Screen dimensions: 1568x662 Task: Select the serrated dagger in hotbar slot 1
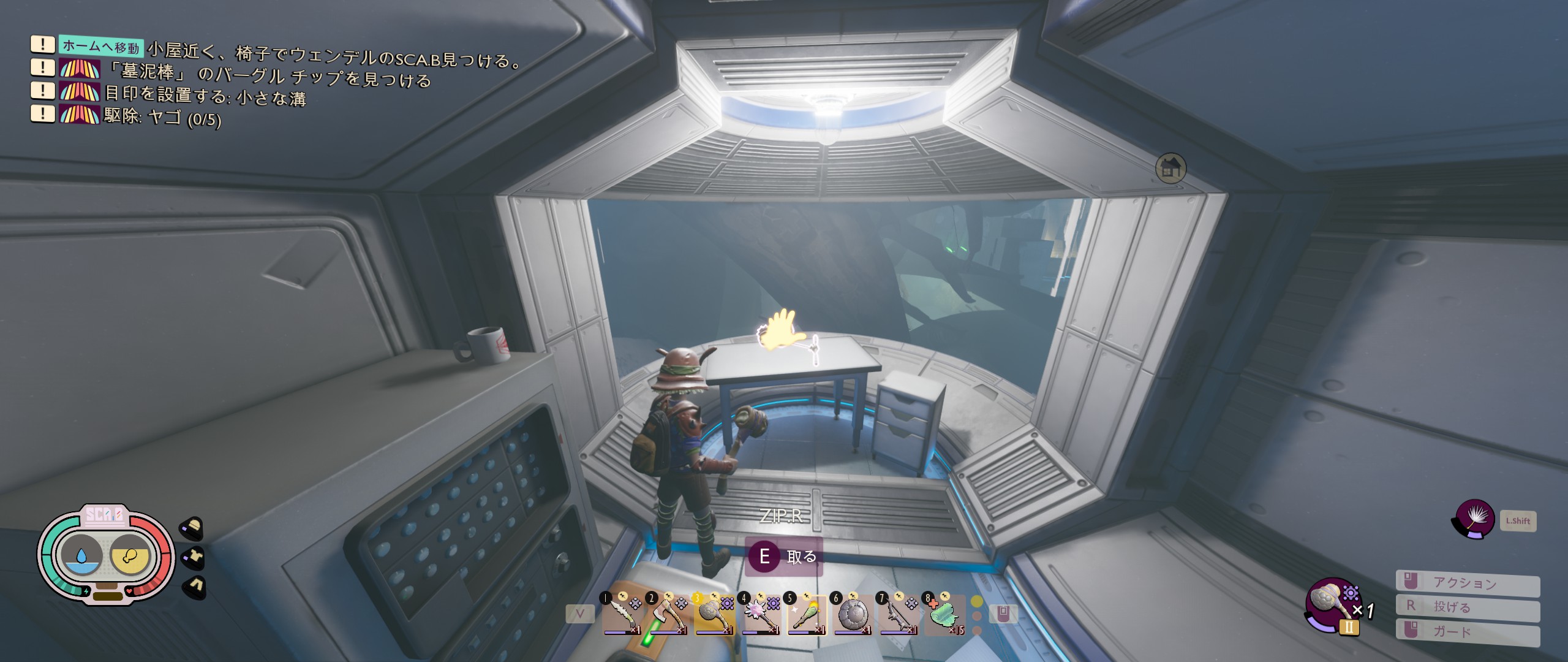(621, 615)
